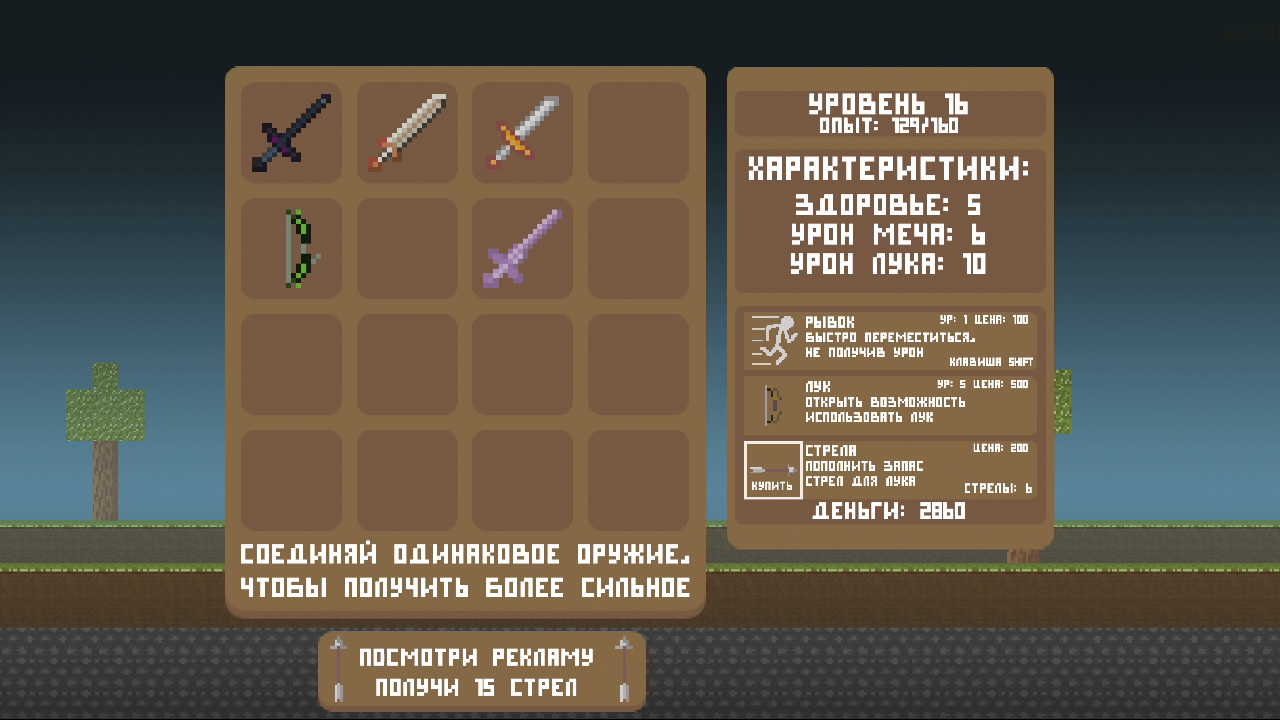Image resolution: width=1280 pixels, height=720 pixels.
Task: Click the Уровень 16 level header
Action: pyautogui.click(x=889, y=104)
